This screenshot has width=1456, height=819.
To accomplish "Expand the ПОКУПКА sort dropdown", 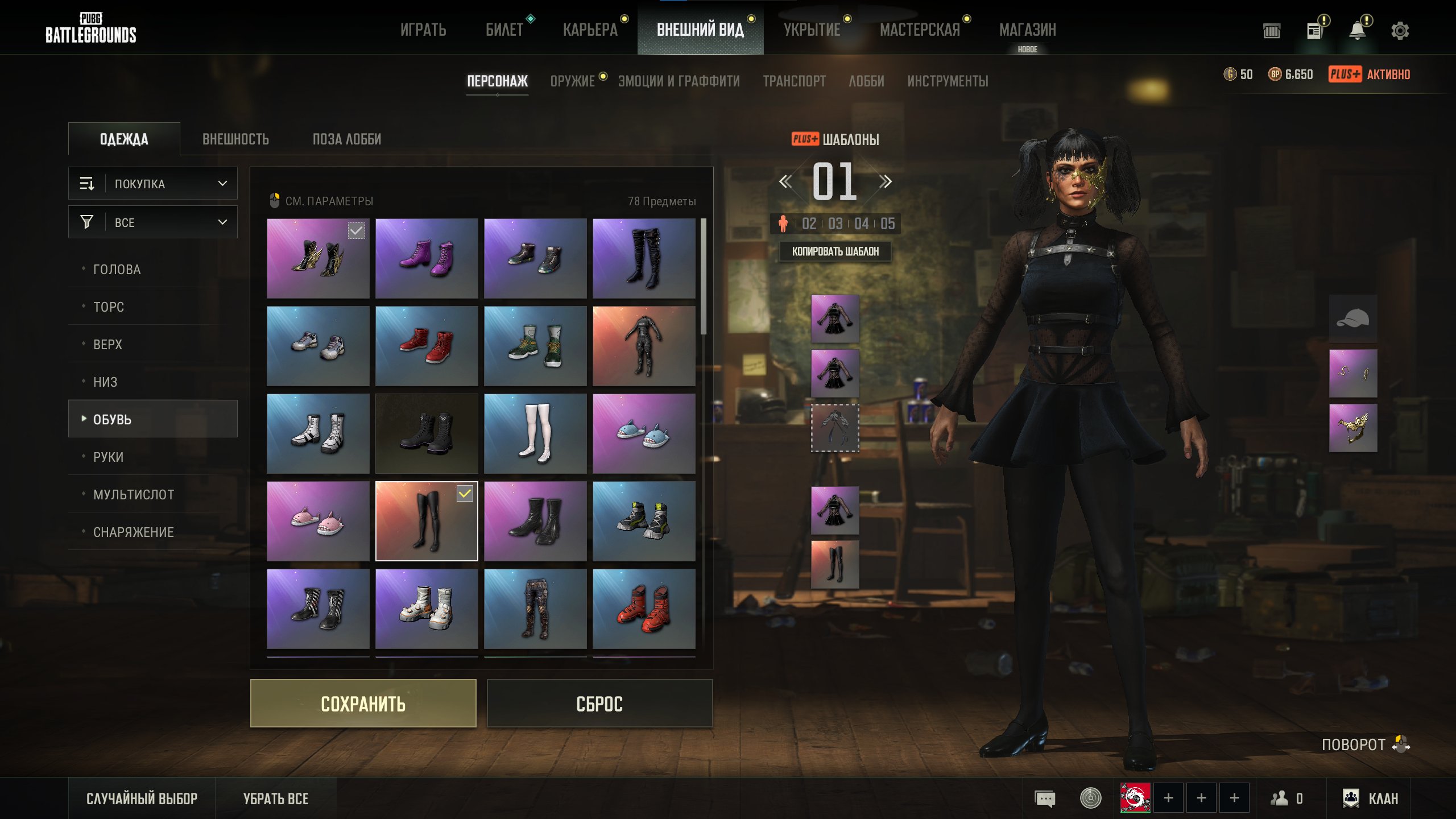I will [153, 184].
